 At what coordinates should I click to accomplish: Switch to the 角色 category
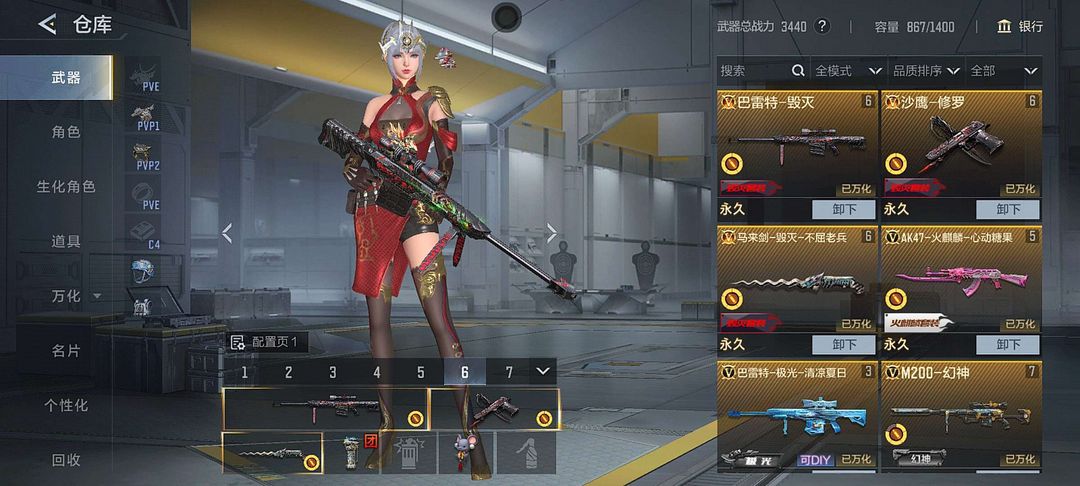pos(66,132)
